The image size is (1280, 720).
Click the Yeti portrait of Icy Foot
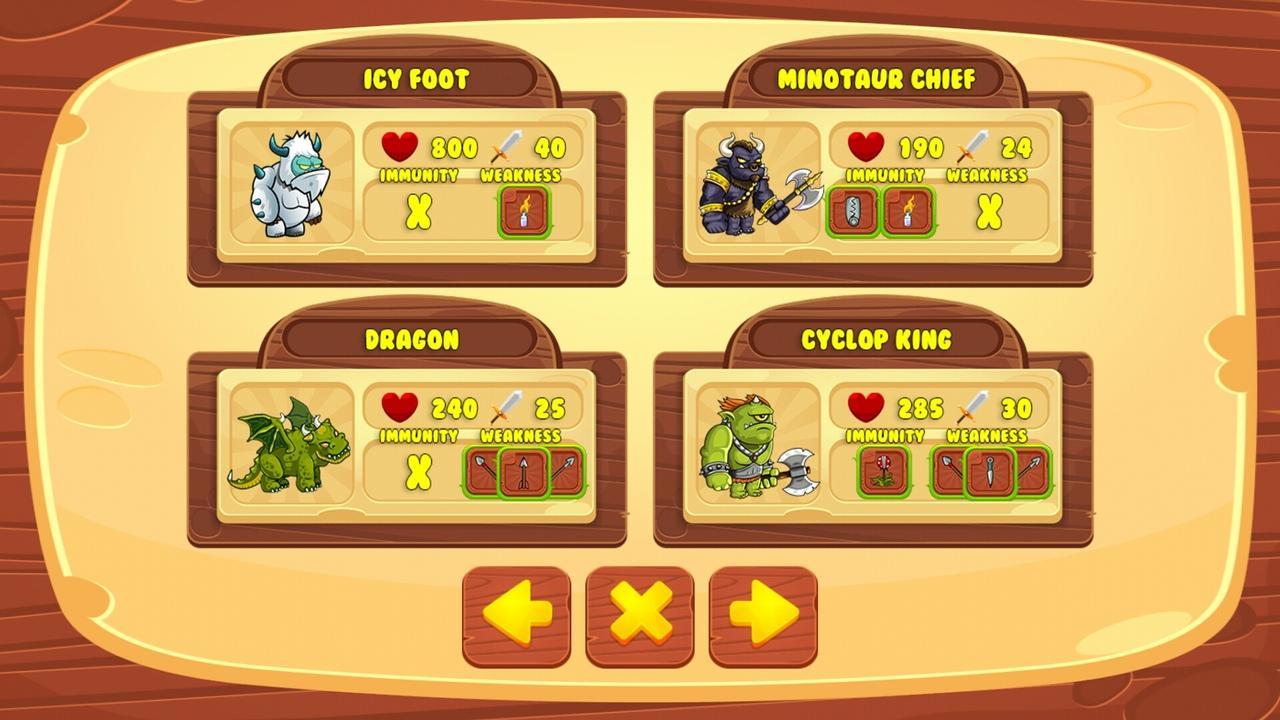pos(289,183)
